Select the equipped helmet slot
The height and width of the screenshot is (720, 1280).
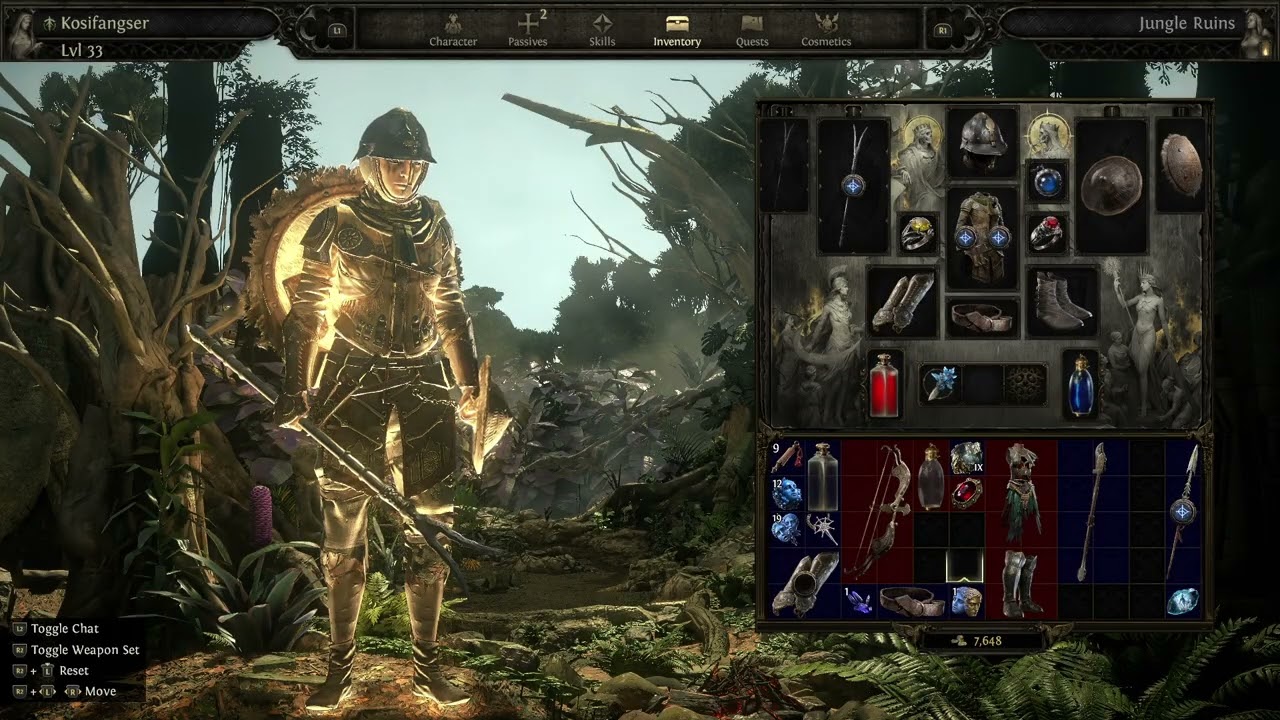click(x=982, y=142)
